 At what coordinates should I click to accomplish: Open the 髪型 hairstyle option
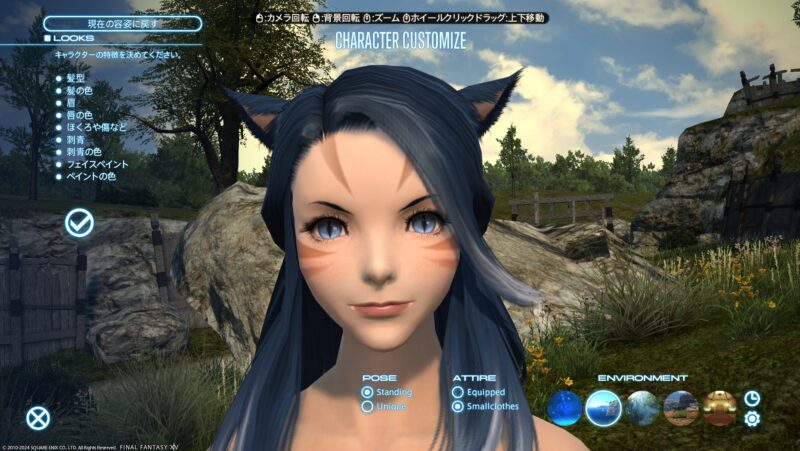[x=75, y=76]
